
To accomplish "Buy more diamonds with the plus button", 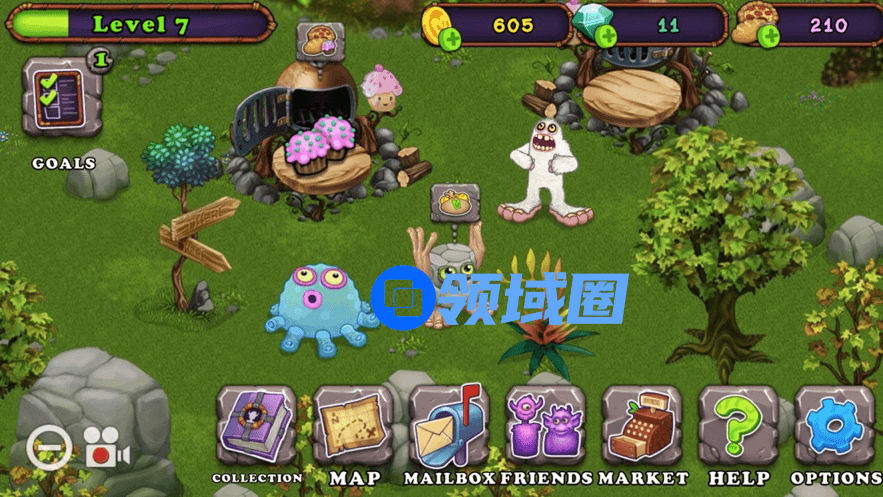I will click(606, 37).
